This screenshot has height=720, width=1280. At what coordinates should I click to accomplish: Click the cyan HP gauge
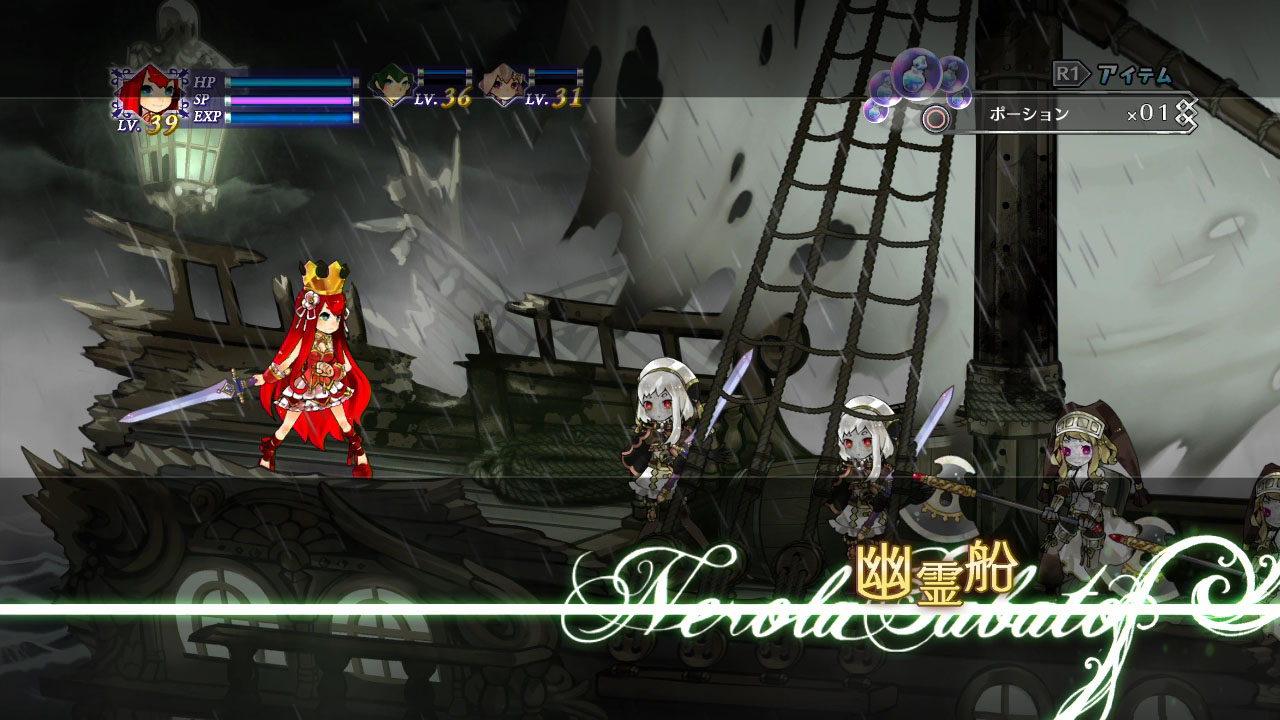289,82
